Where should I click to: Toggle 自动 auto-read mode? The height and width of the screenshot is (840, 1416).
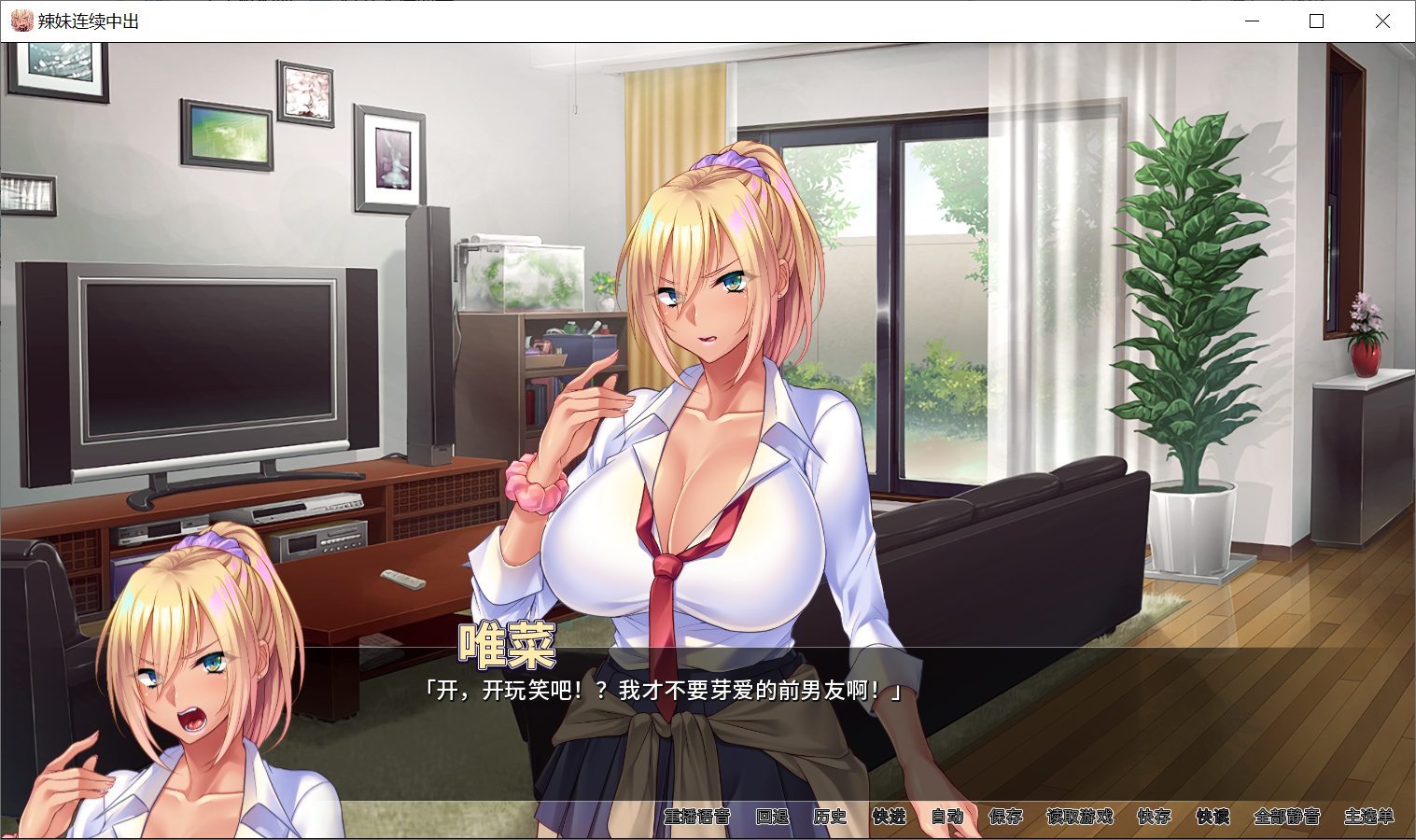[x=946, y=815]
